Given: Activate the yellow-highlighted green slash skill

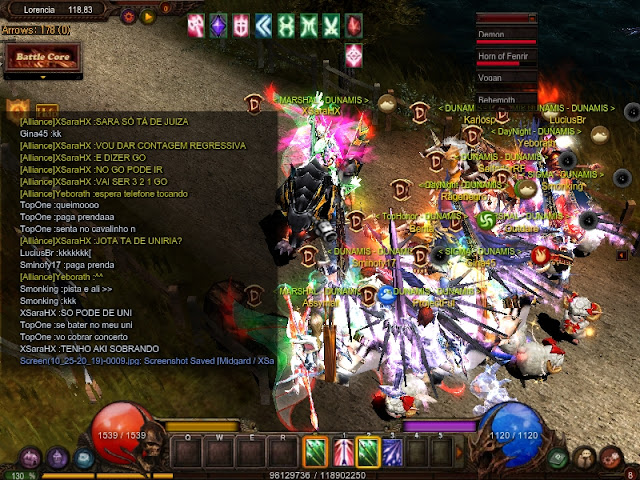Looking at the screenshot, I should tap(368, 451).
